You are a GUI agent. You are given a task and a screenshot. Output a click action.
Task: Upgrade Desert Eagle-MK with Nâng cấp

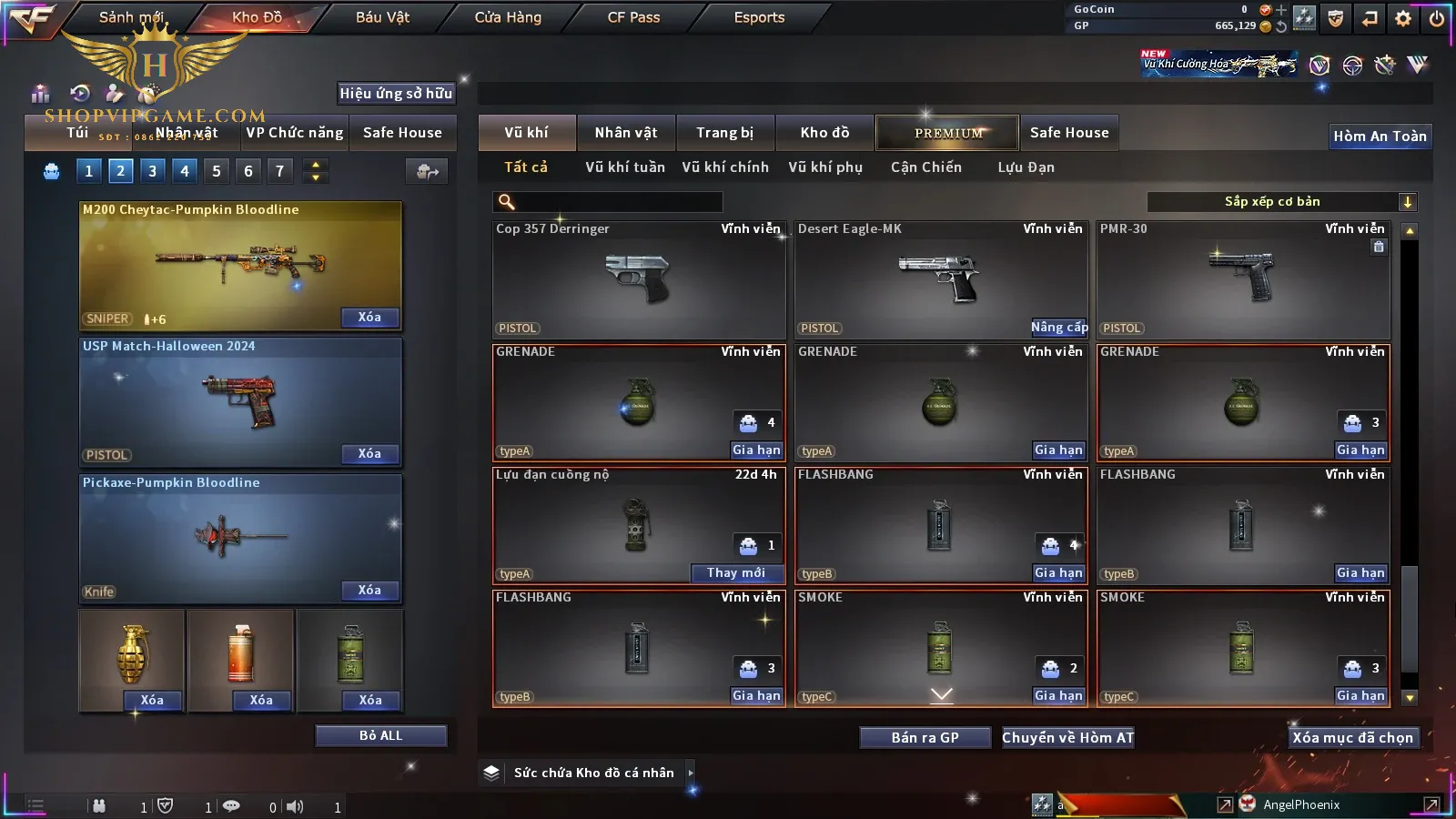[x=1058, y=328]
